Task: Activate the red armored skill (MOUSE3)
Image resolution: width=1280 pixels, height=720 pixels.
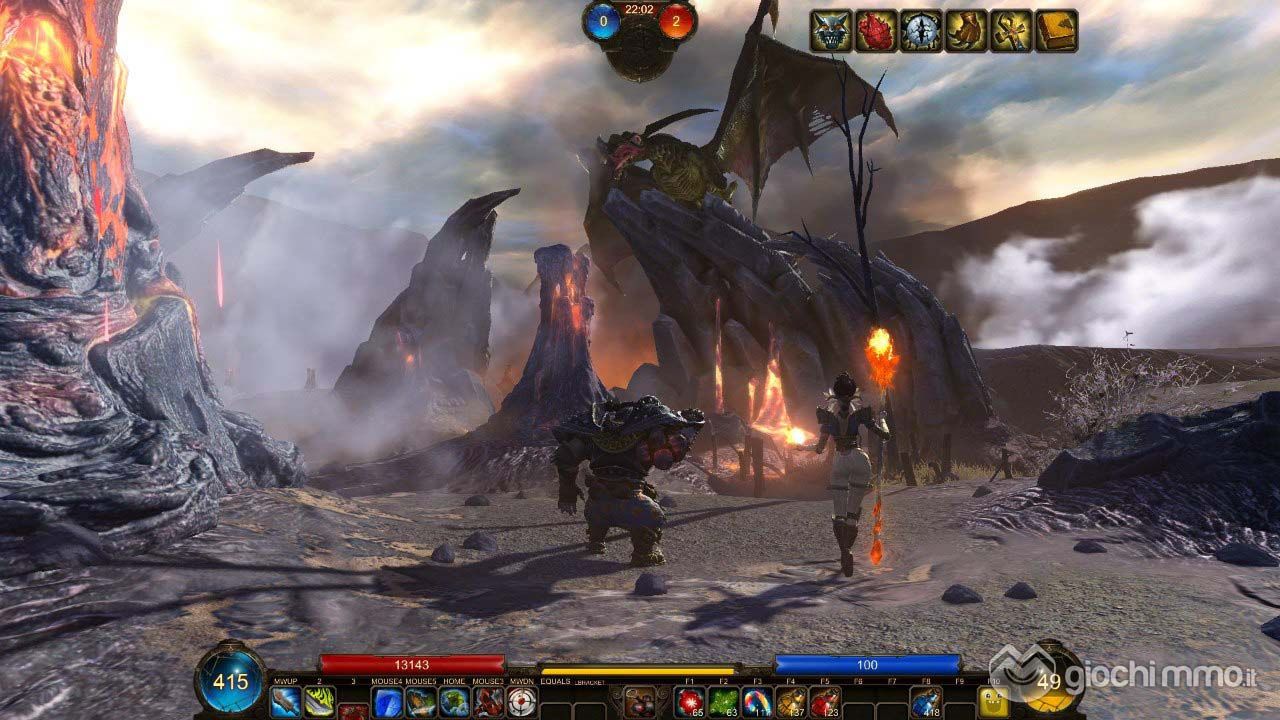Action: click(x=488, y=702)
